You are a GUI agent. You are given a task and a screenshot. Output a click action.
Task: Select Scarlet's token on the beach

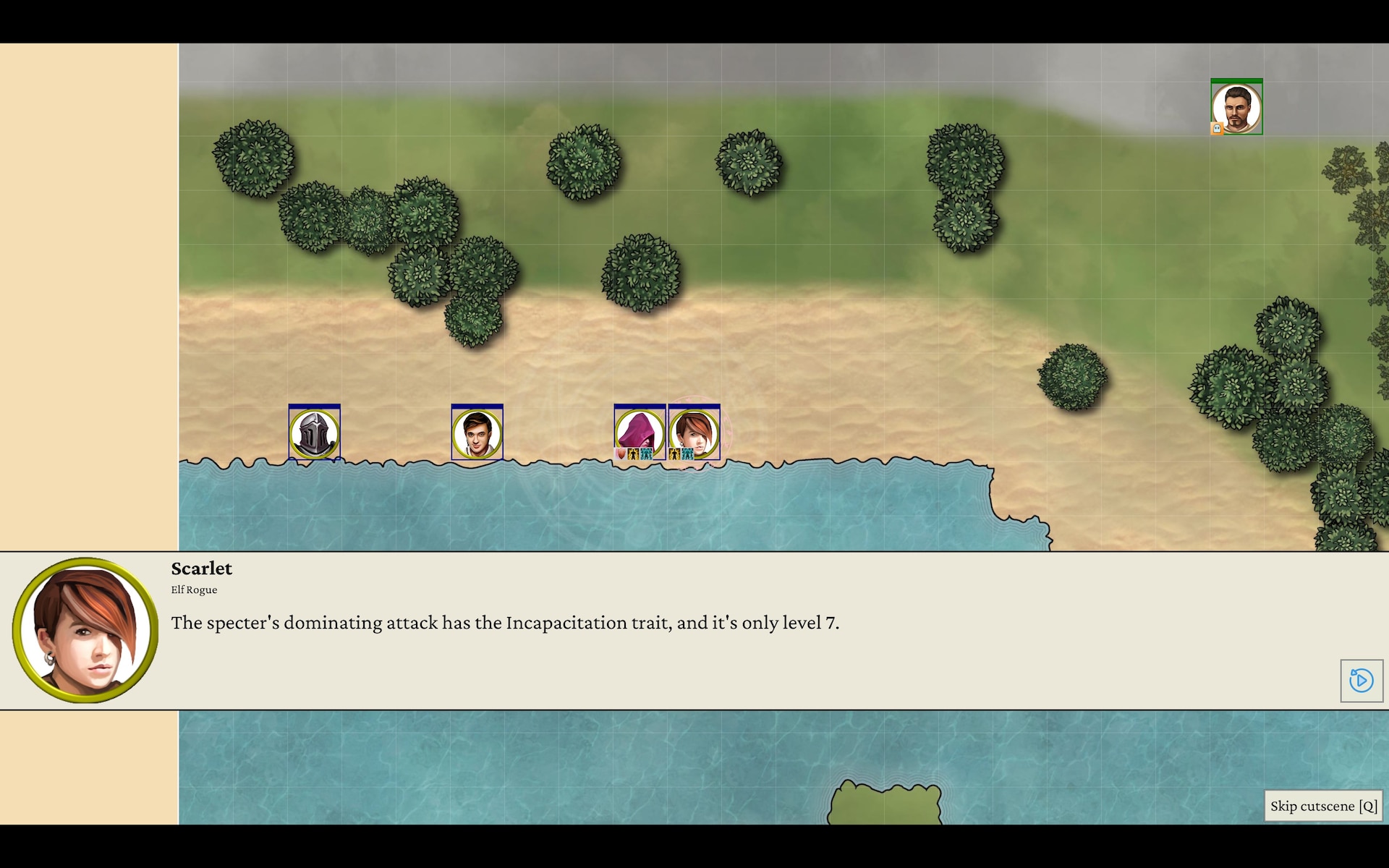pyautogui.click(x=694, y=433)
